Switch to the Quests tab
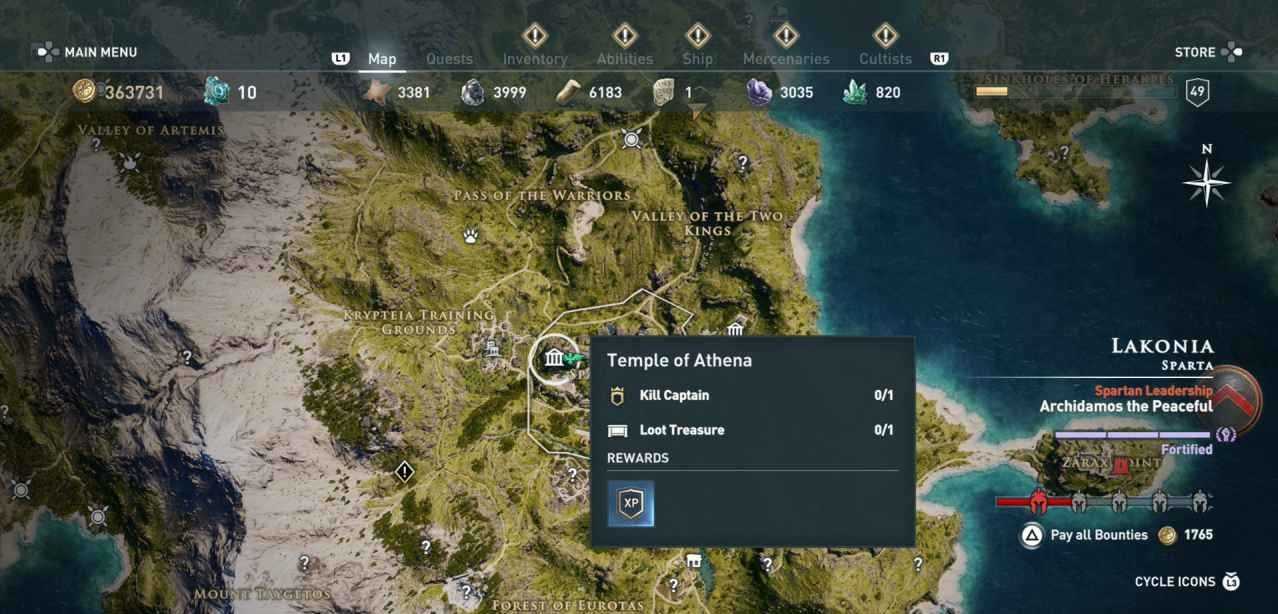This screenshot has height=614, width=1278. (x=449, y=59)
